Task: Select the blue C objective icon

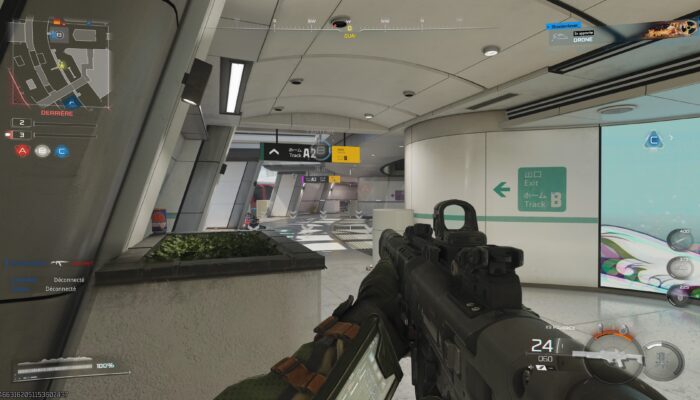Action: coord(62,151)
